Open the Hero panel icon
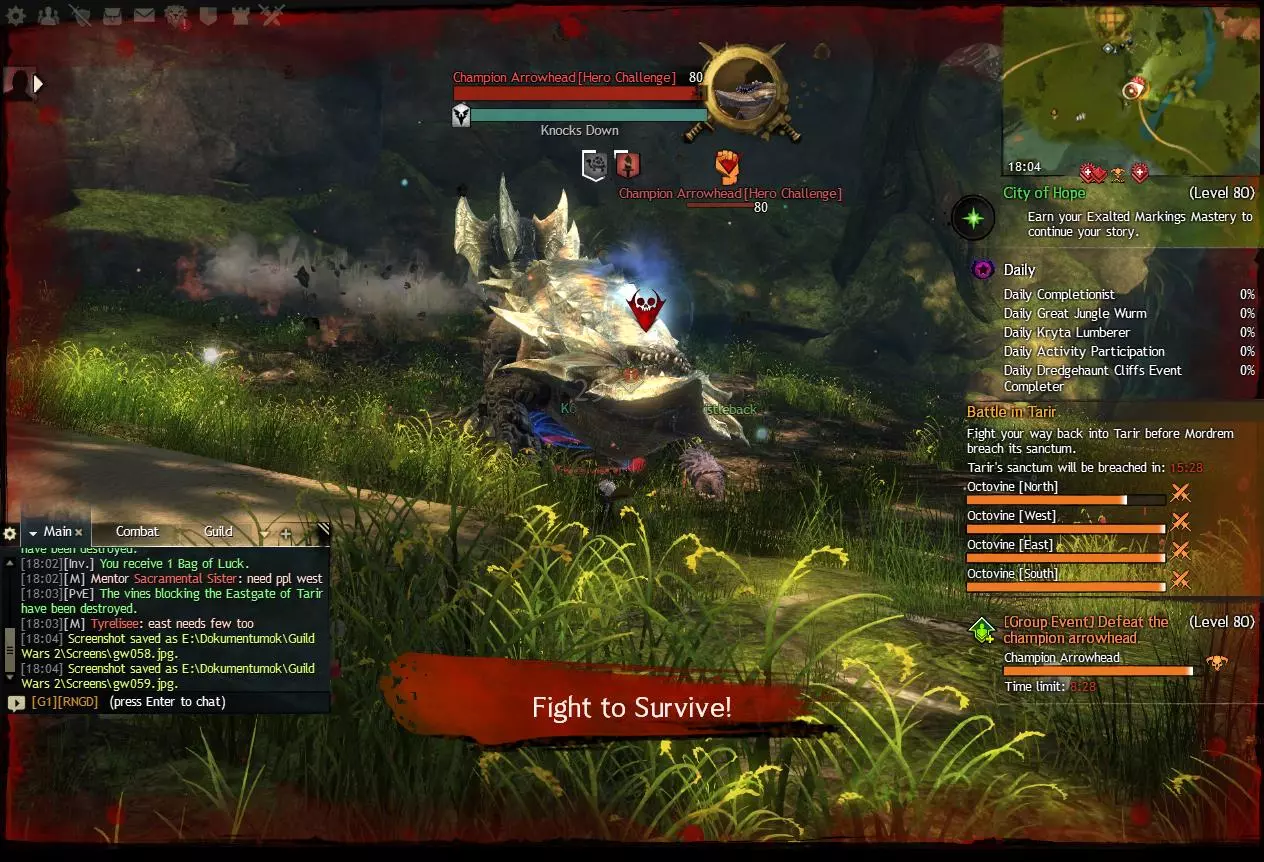This screenshot has width=1264, height=862. click(80, 15)
